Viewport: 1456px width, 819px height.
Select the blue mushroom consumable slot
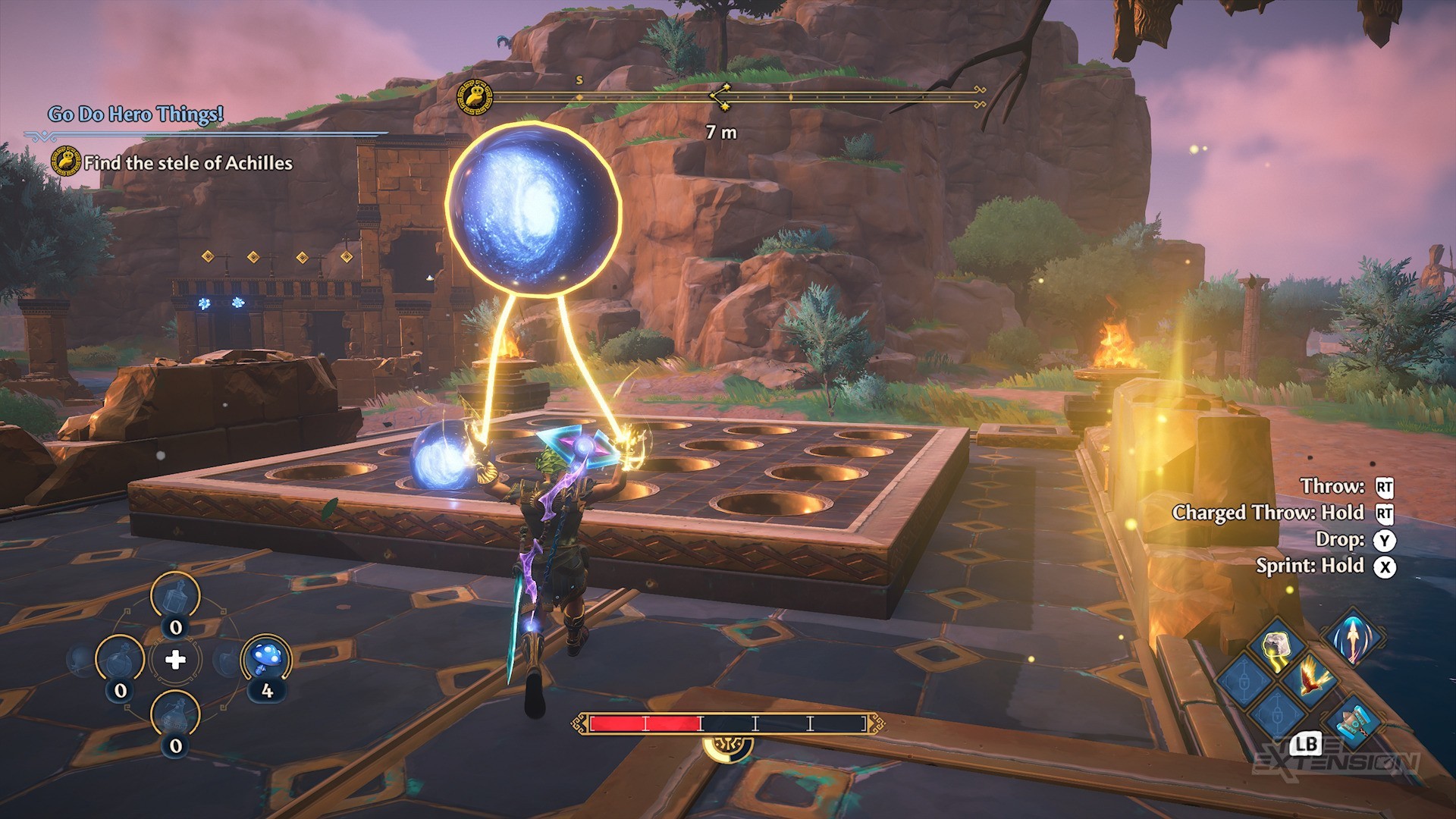266,658
